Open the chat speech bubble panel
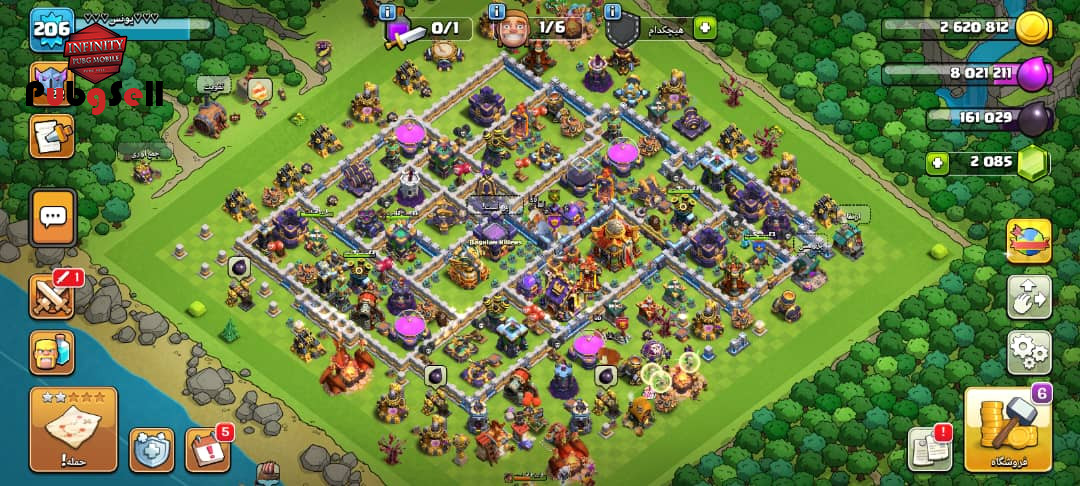Image resolution: width=1080 pixels, height=486 pixels. click(52, 217)
